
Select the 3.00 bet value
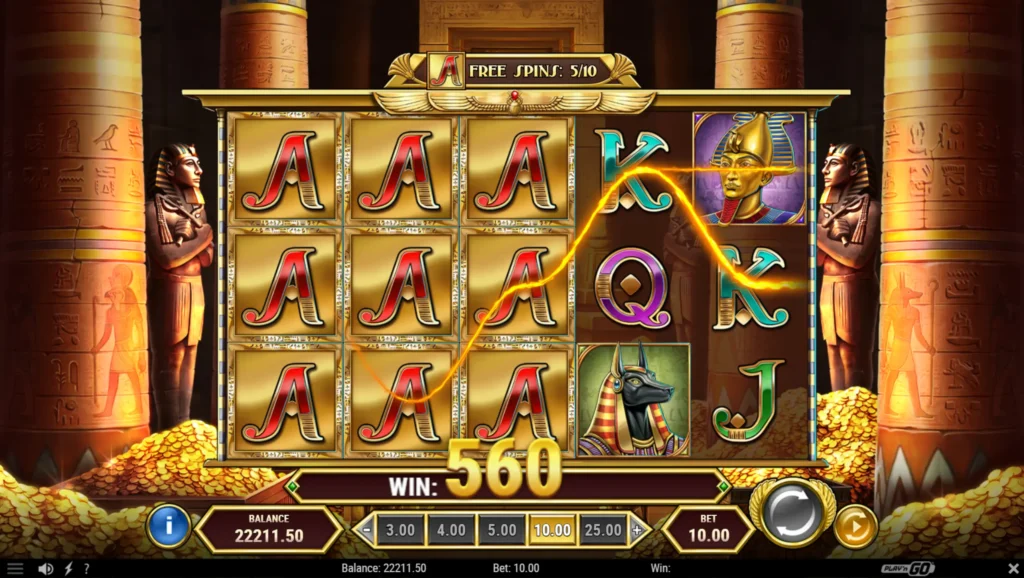click(x=399, y=529)
